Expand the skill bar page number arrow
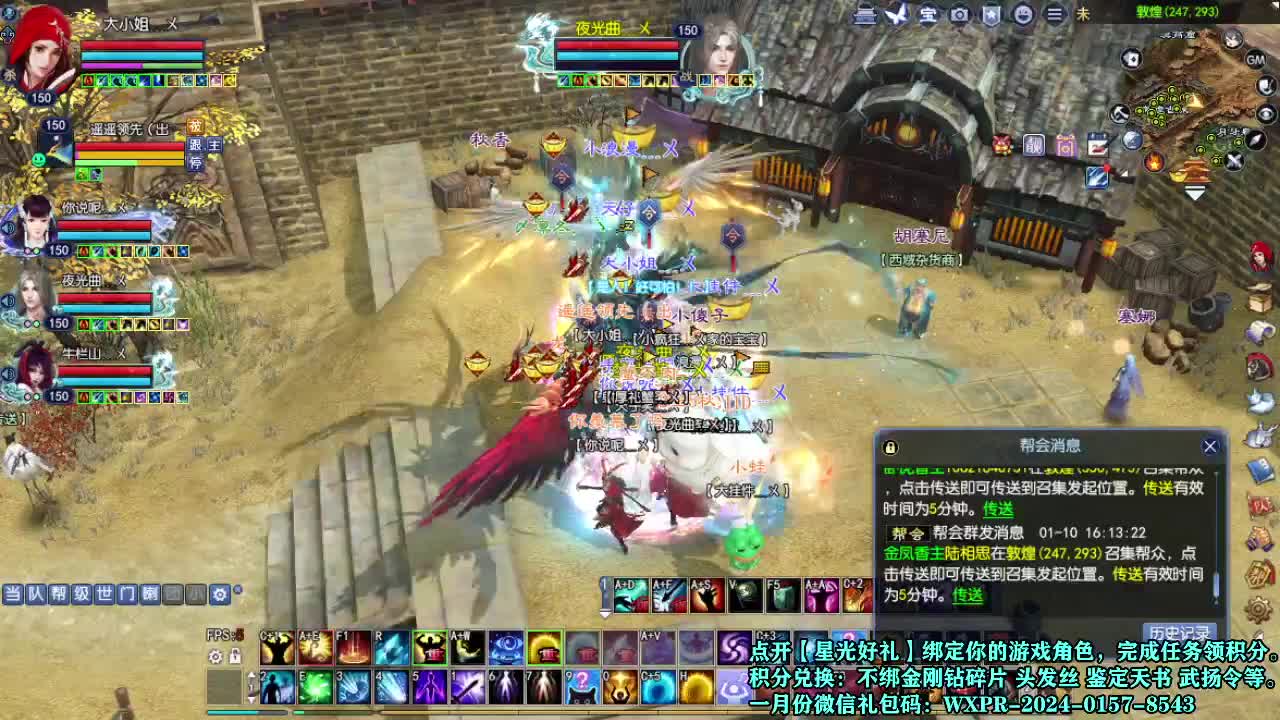1280x720 pixels. point(605,613)
